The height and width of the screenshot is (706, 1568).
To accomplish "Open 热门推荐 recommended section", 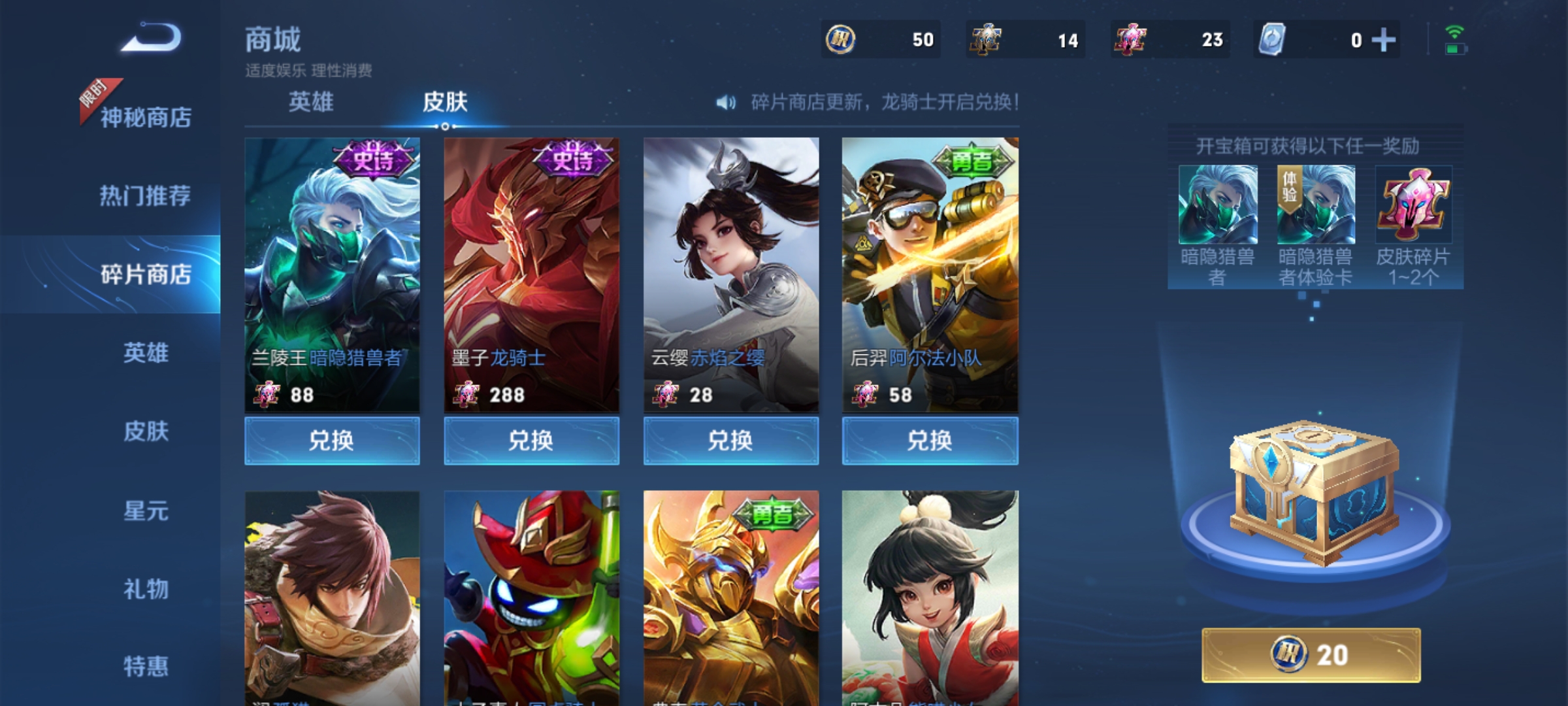I will pos(145,195).
